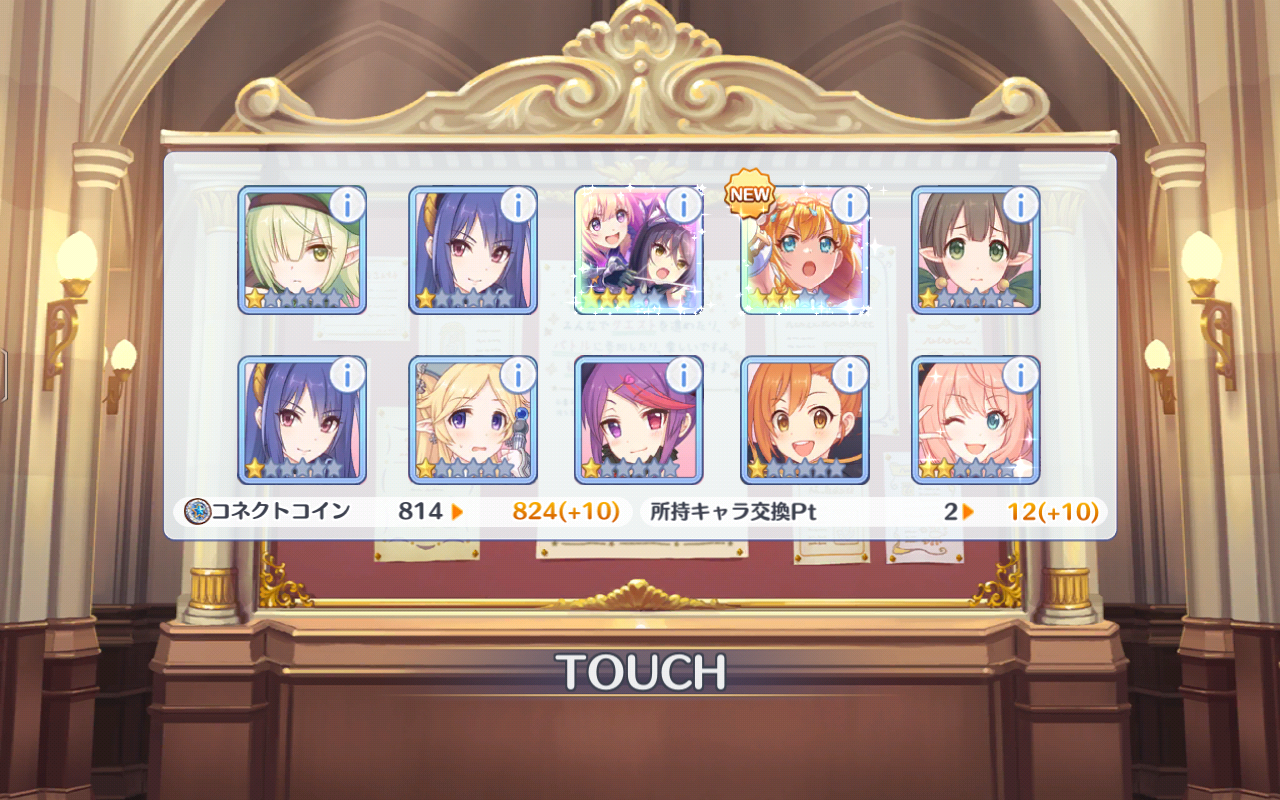View info for the purple-haired visor girl
Screen dimensions: 1280x800
tap(683, 376)
